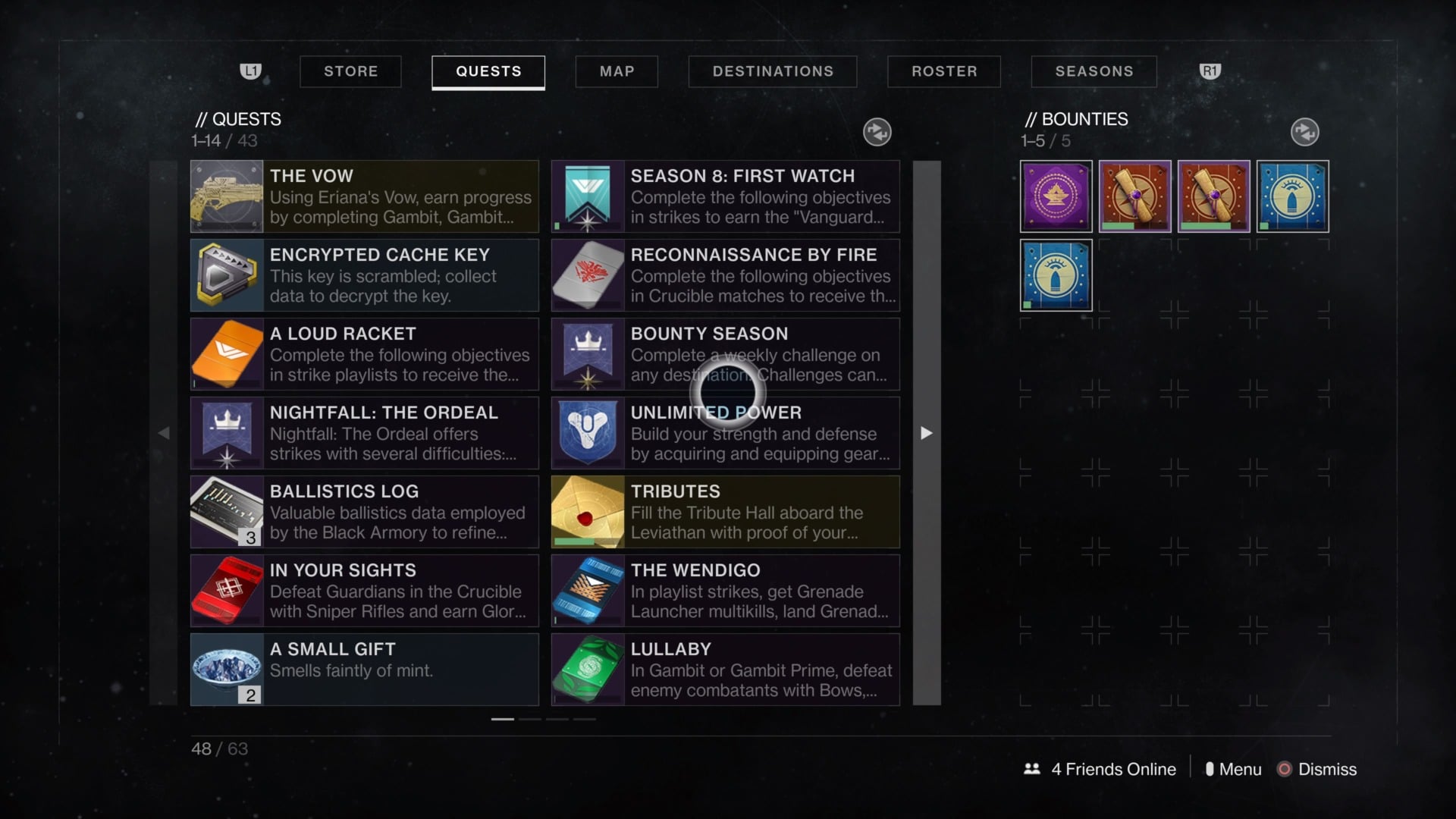Select the Encrypted Cache Key quest

[x=365, y=275]
